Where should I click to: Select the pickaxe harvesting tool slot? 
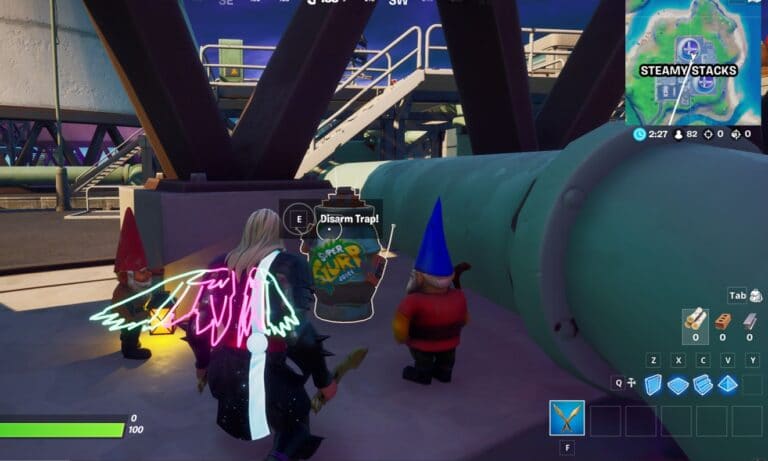[x=567, y=417]
